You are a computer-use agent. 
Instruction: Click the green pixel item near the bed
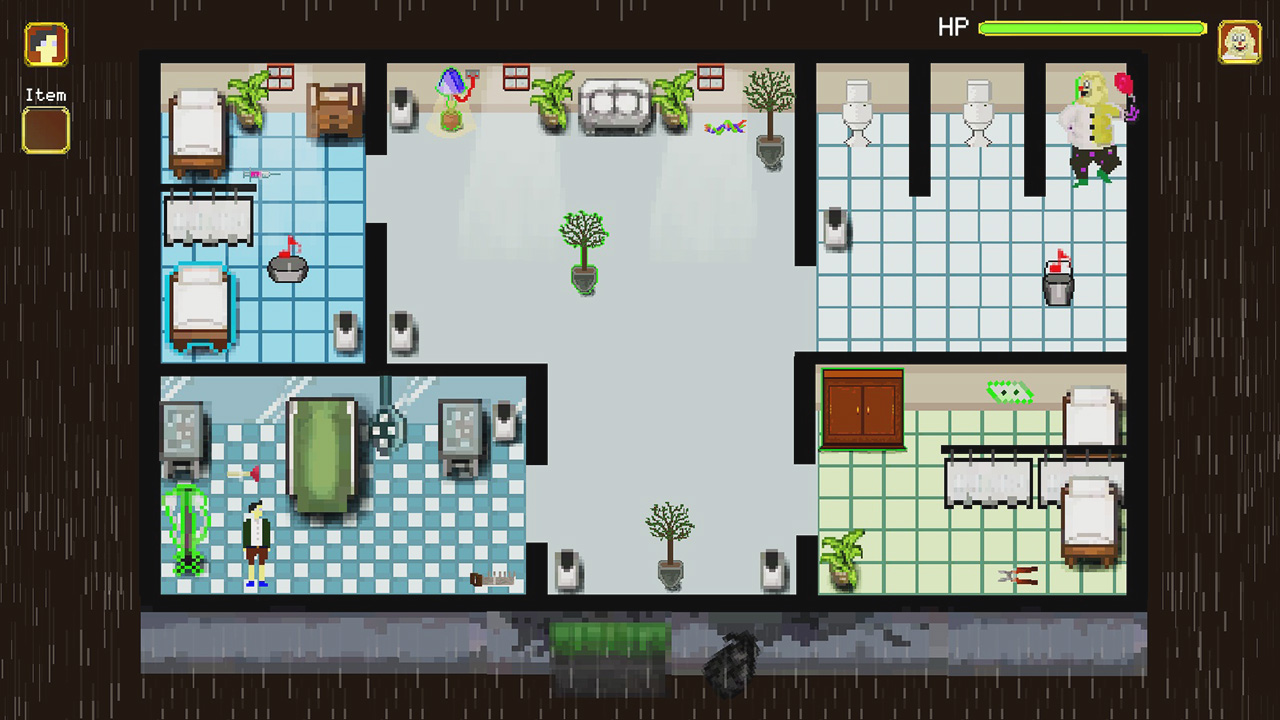(x=1008, y=392)
